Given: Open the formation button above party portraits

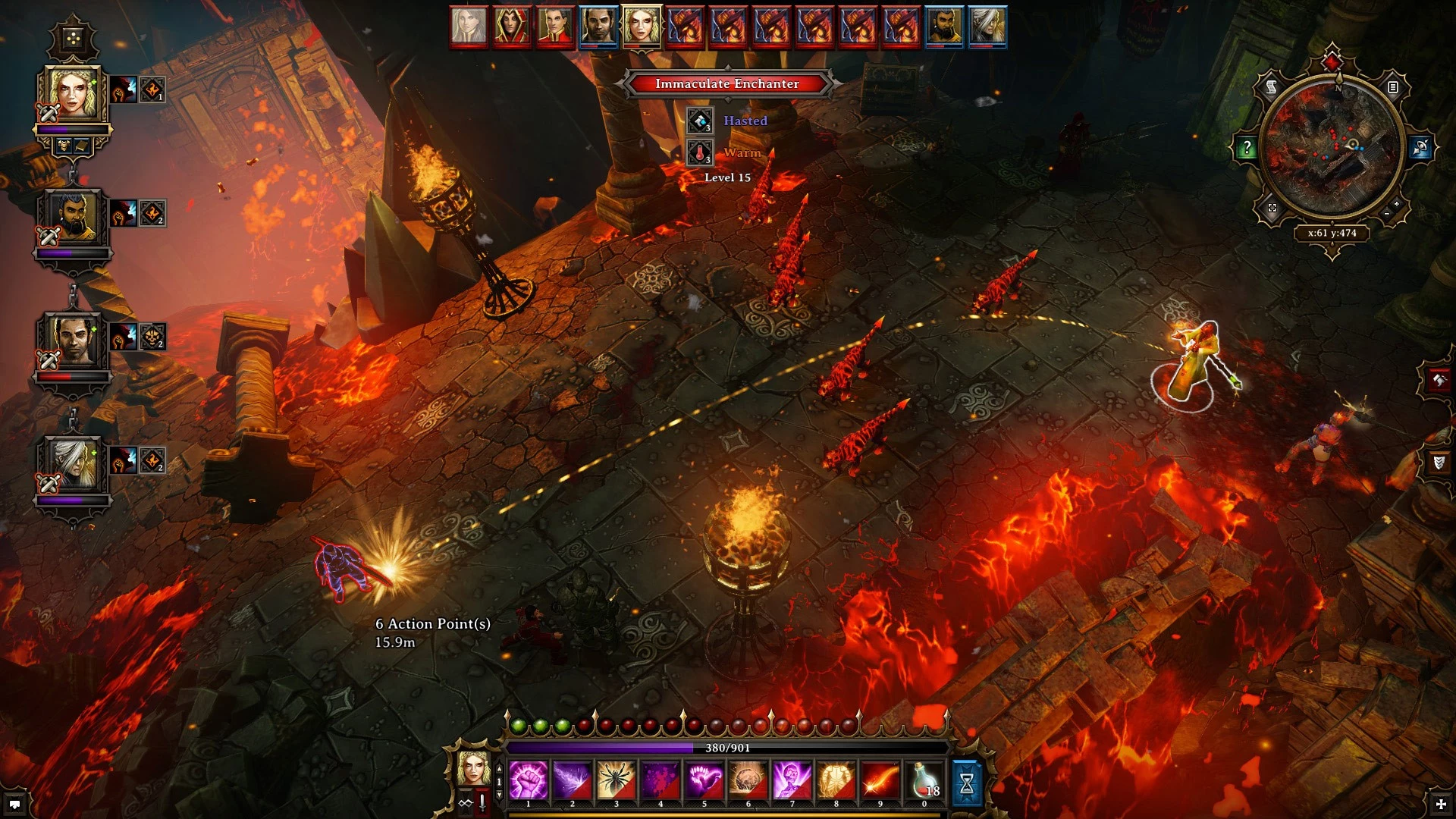Looking at the screenshot, I should [x=73, y=38].
